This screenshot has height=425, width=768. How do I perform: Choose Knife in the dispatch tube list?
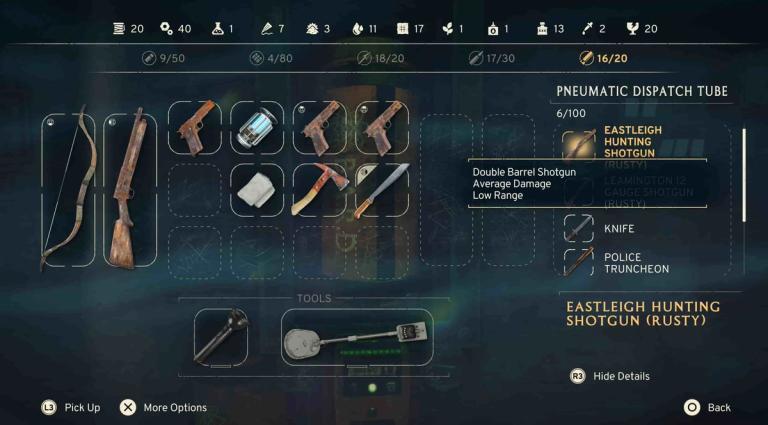pos(618,228)
